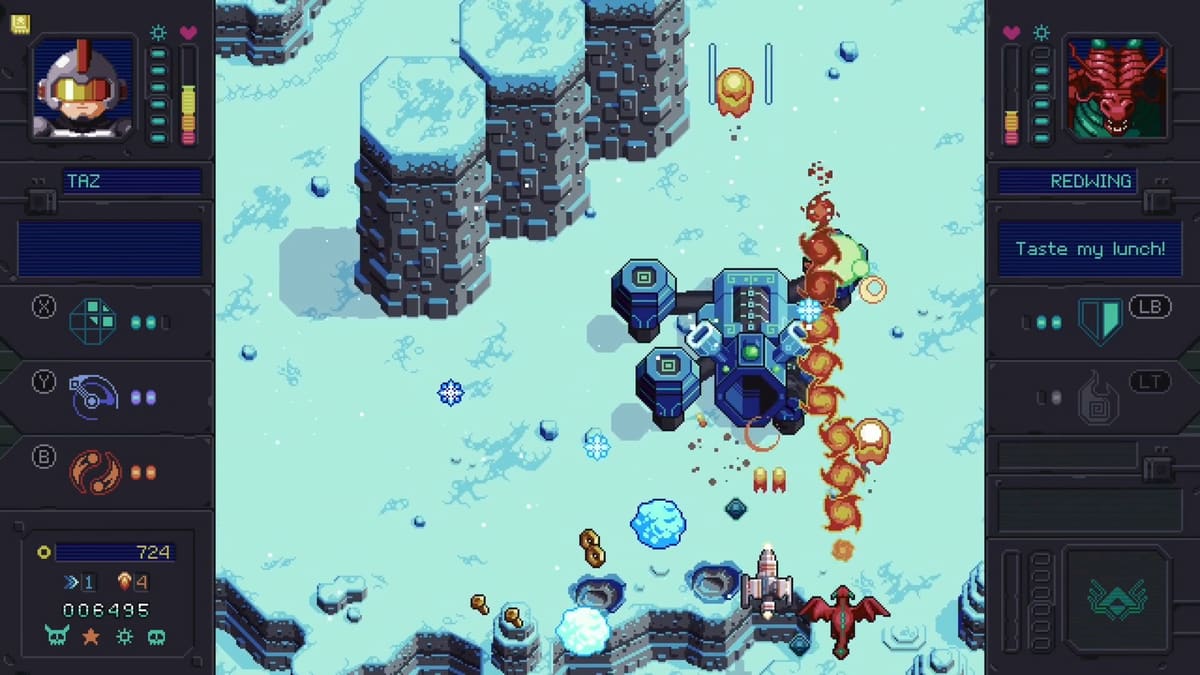Select the teal horned skull icon
This screenshot has width=1200, height=675.
(57, 636)
